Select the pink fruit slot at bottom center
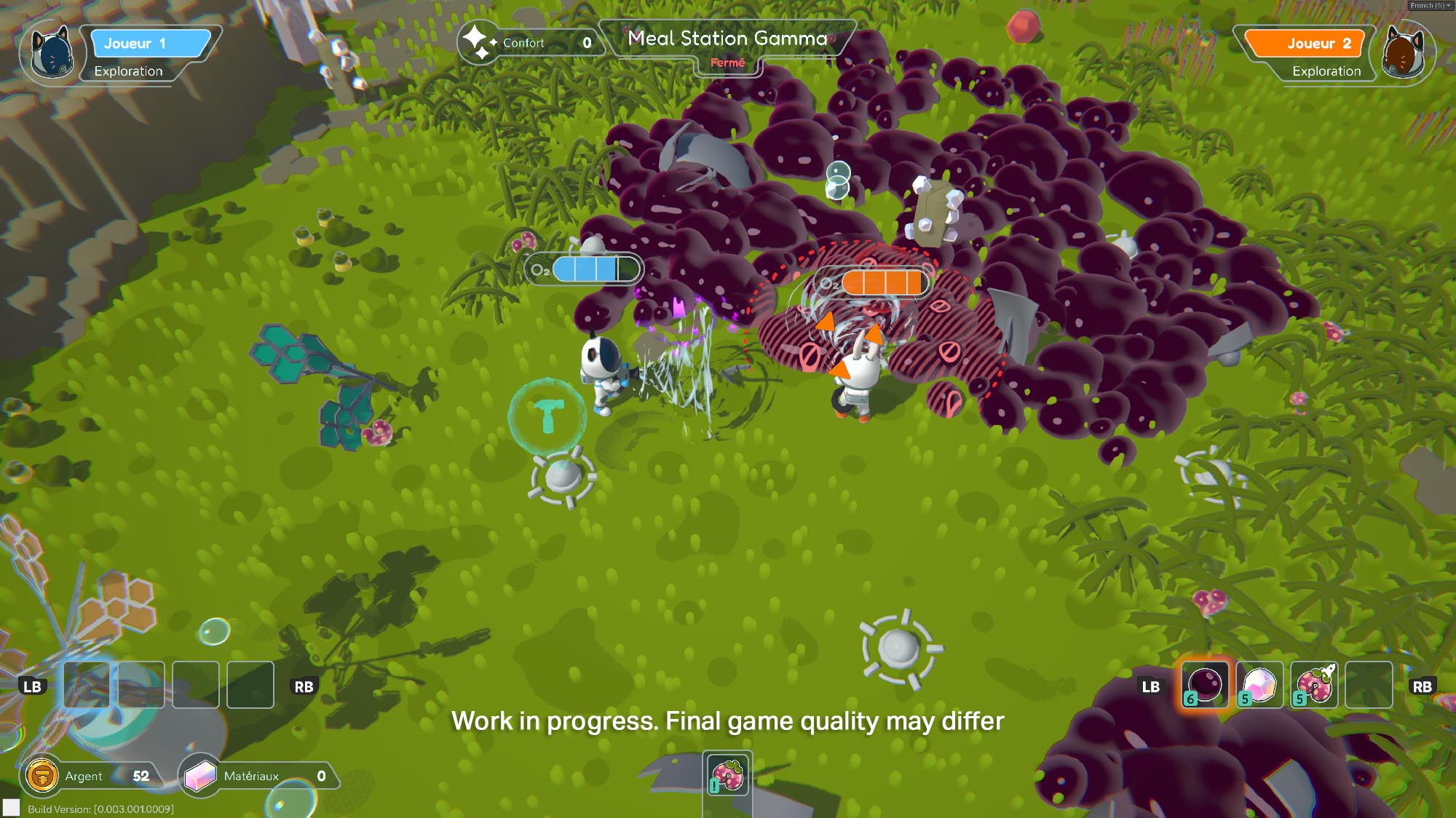This screenshot has width=1456, height=818. pyautogui.click(x=727, y=775)
